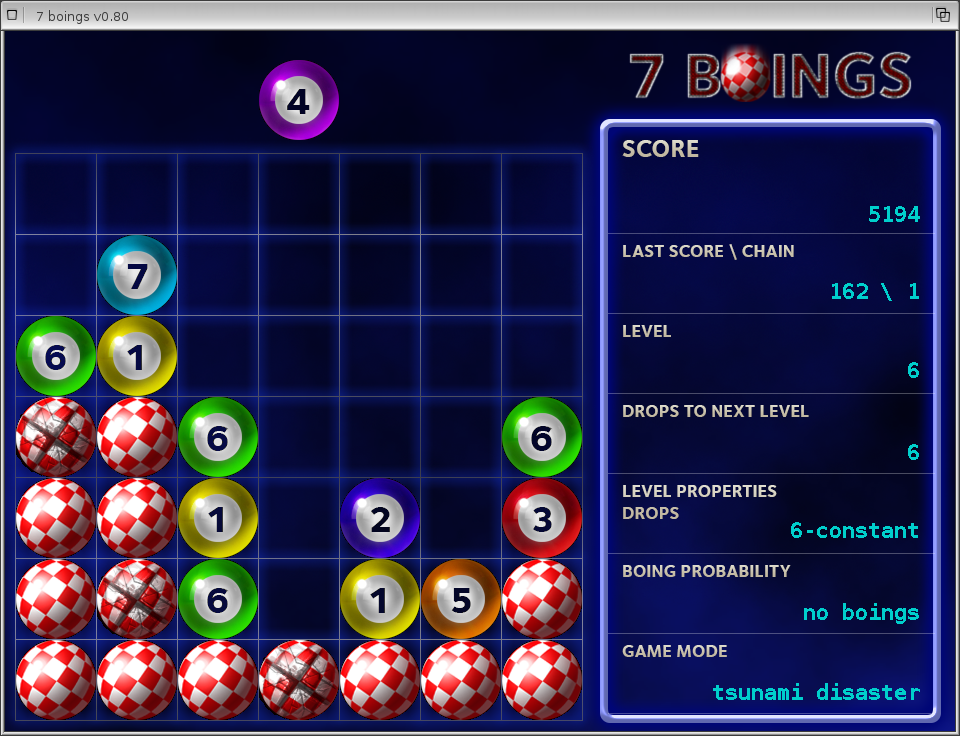Toggle the window resize button in the title bar
Image resolution: width=960 pixels, height=736 pixels.
(x=942, y=15)
